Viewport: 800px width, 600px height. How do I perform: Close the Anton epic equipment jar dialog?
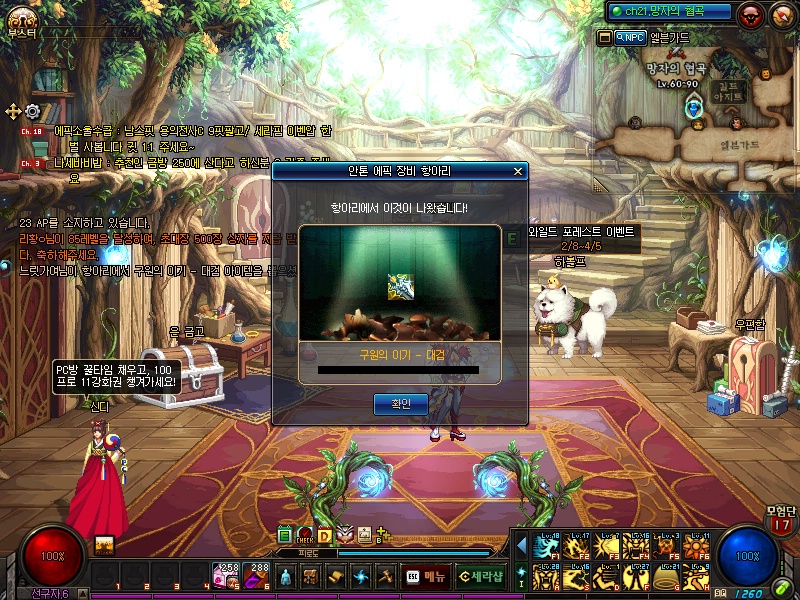(518, 171)
